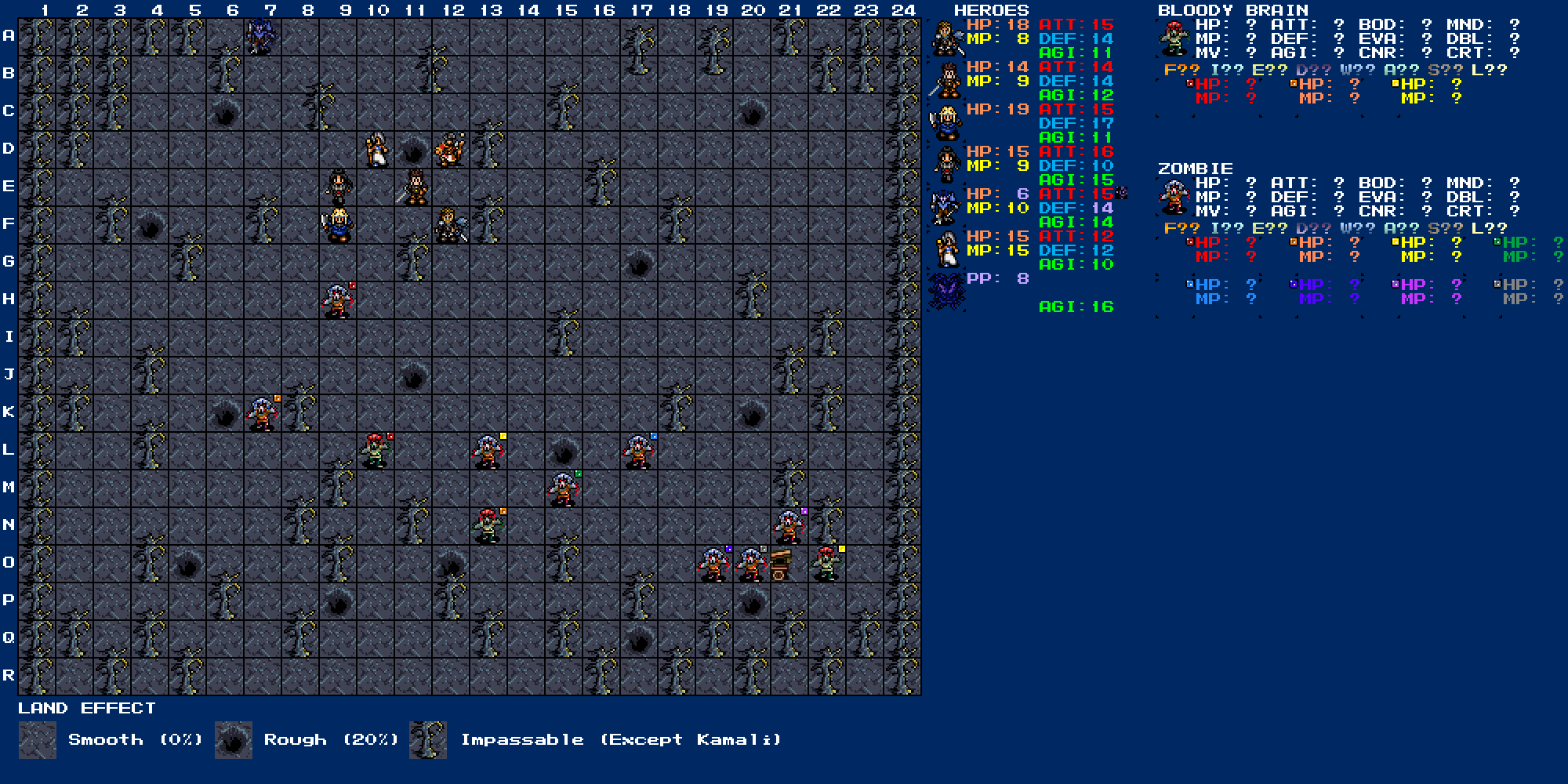Select the Bloody Brain enemy portrait
The image size is (1568, 784).
click(x=1174, y=38)
